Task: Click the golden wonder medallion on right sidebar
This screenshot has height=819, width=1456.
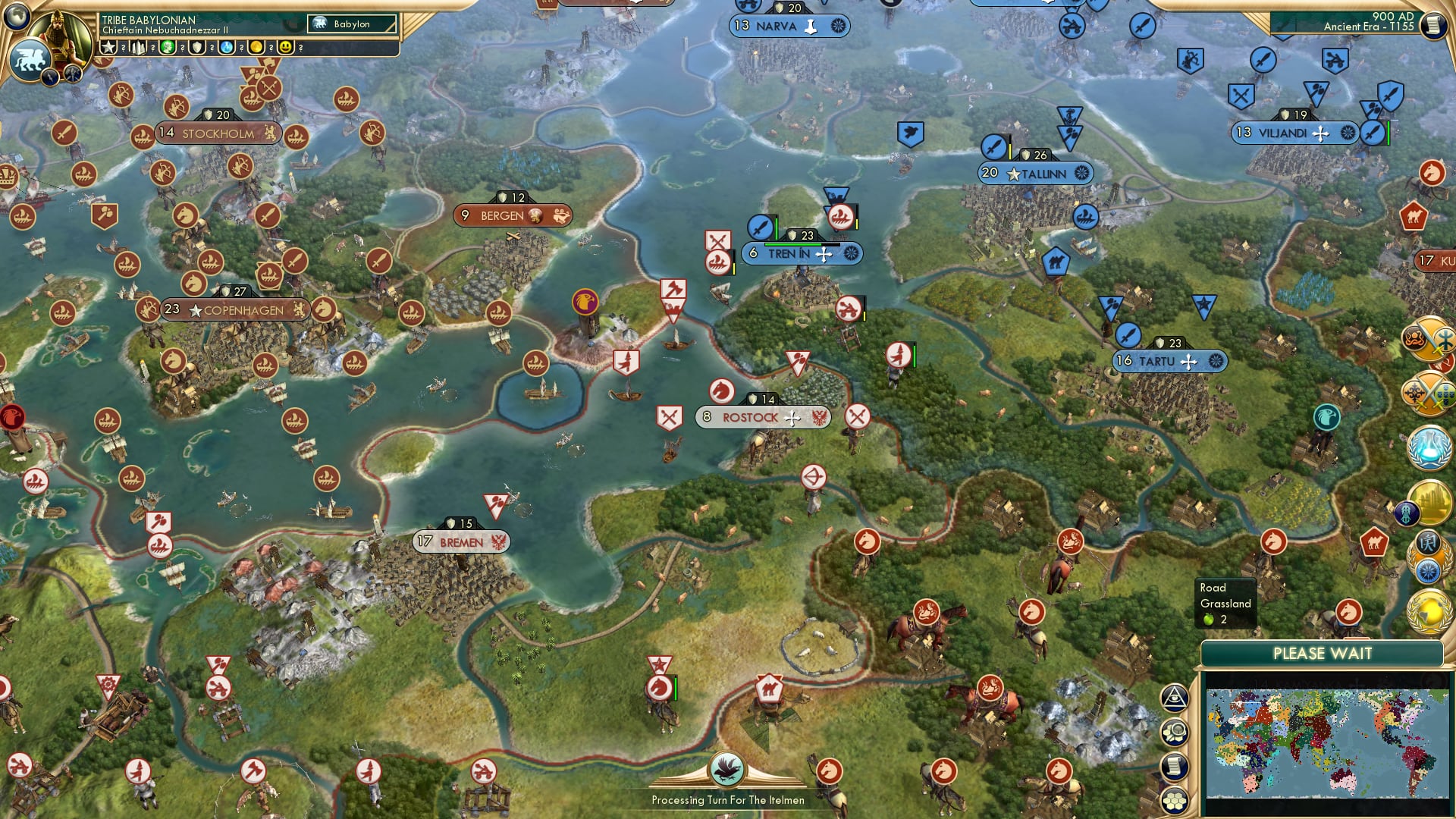Action: pos(1432,500)
